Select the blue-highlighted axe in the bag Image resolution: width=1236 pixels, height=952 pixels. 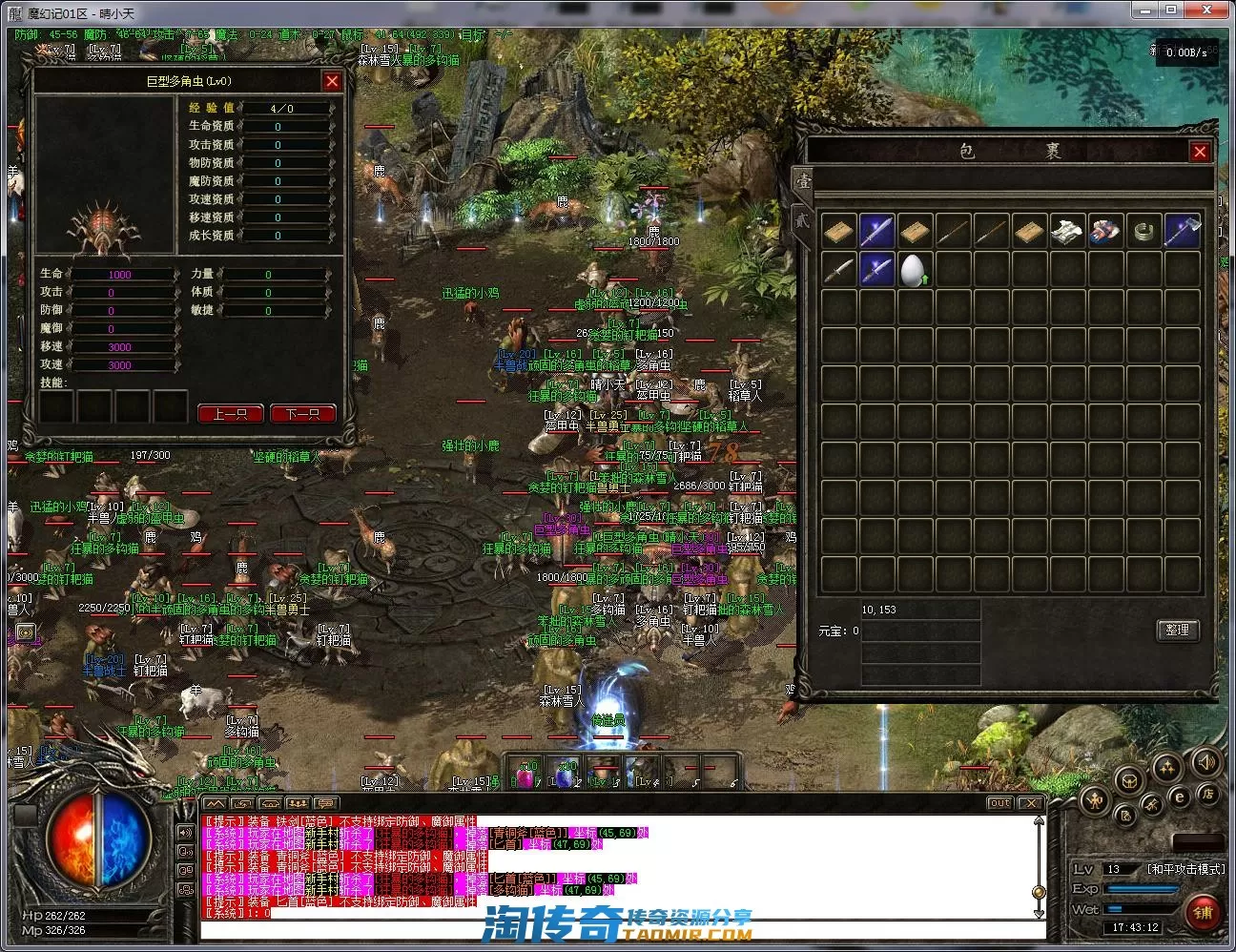pyautogui.click(x=1182, y=231)
